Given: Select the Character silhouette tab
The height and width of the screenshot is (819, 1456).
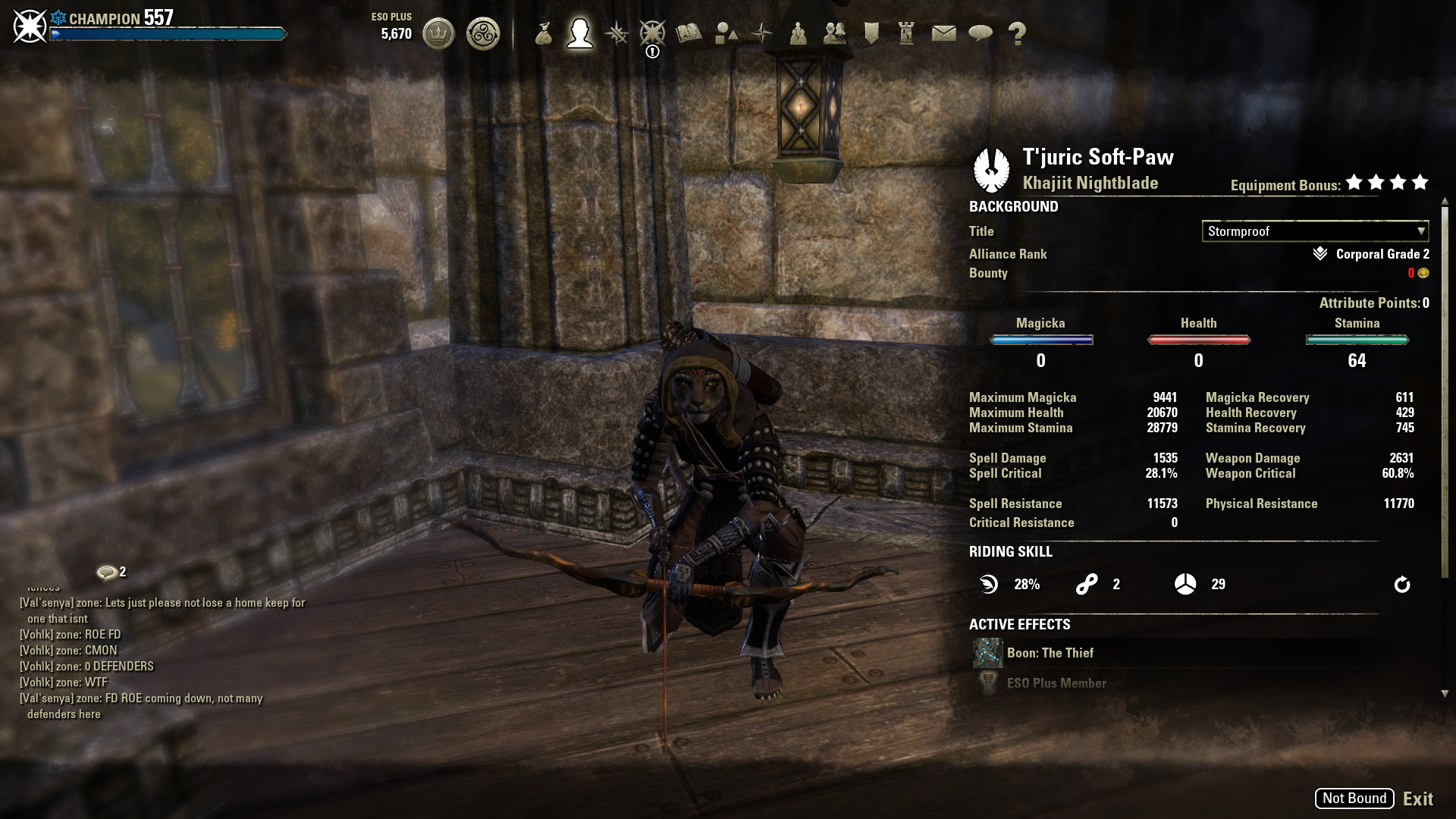Looking at the screenshot, I should coord(580,33).
